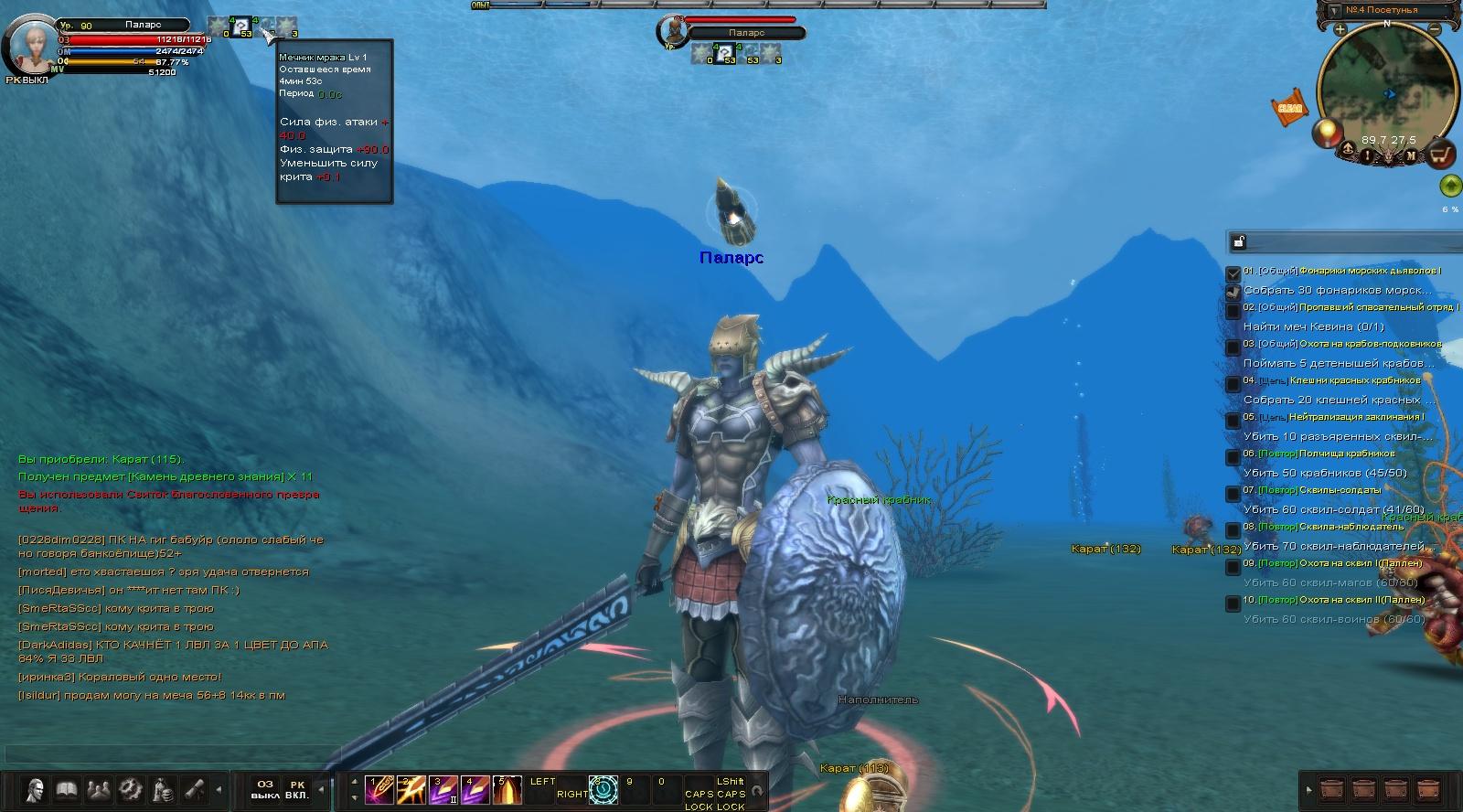Open the character profile head icon

coord(36,789)
